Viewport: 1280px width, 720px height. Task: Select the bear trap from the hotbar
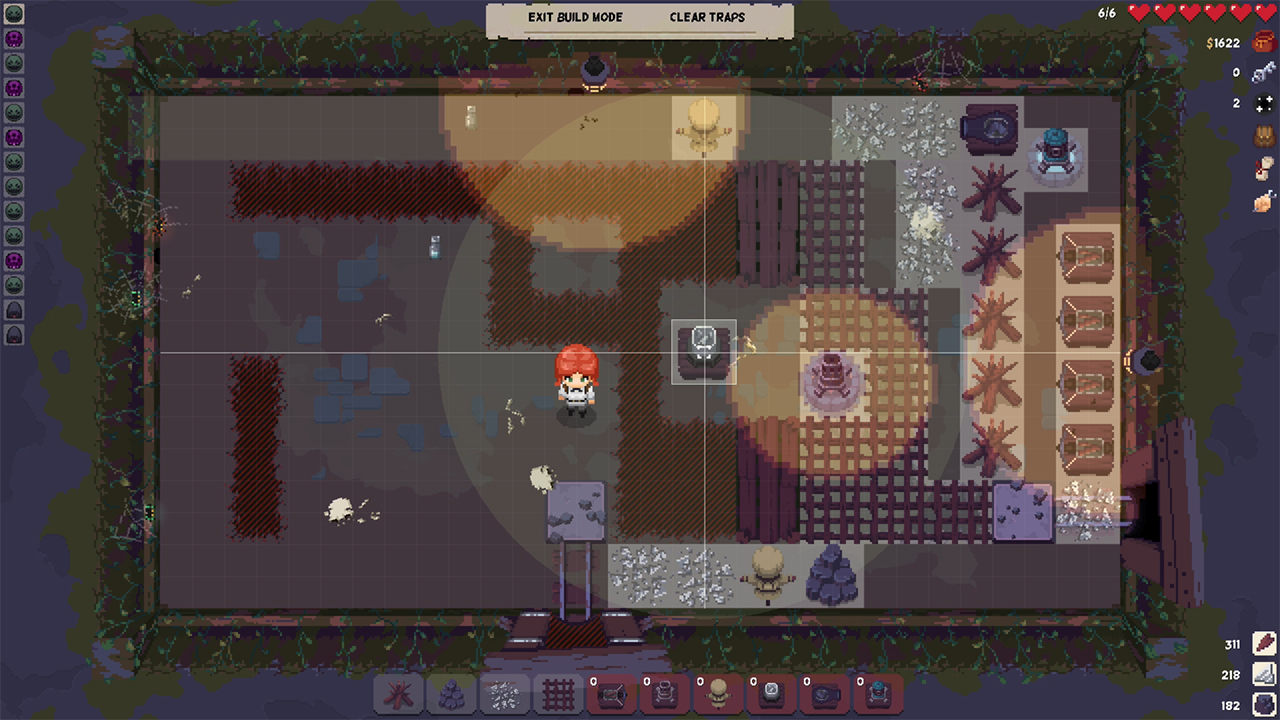coord(611,697)
